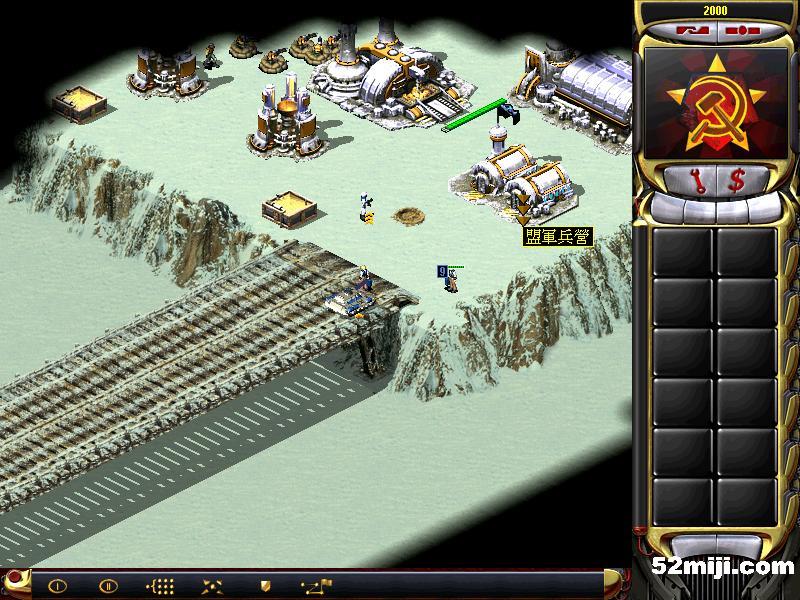Viewport: 800px width, 600px height.
Task: Activate the sell dollar-sign button
Action: [x=738, y=181]
